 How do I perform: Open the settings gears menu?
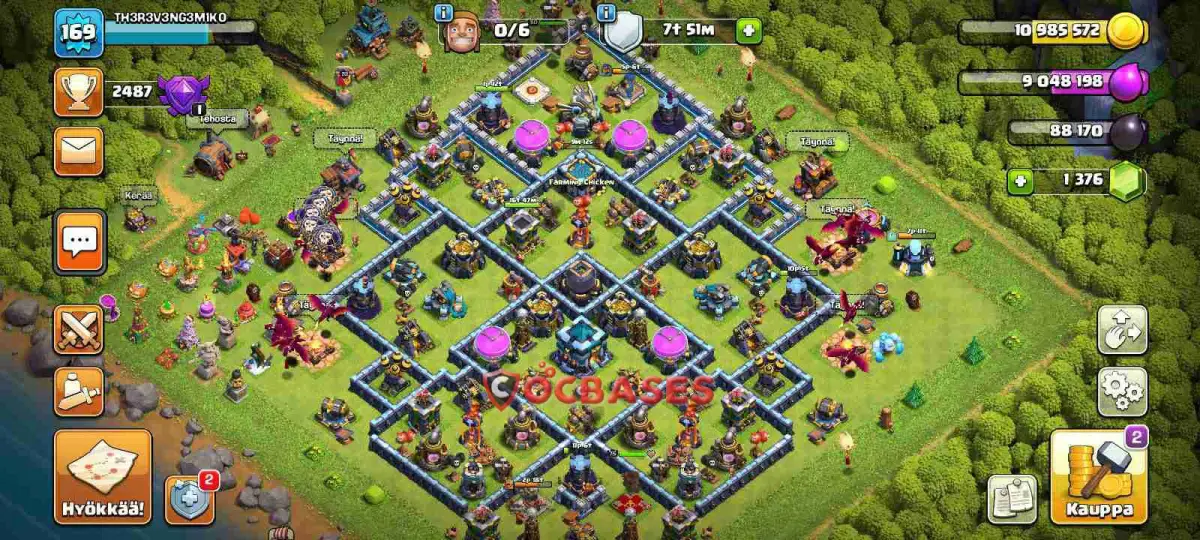tap(1122, 391)
